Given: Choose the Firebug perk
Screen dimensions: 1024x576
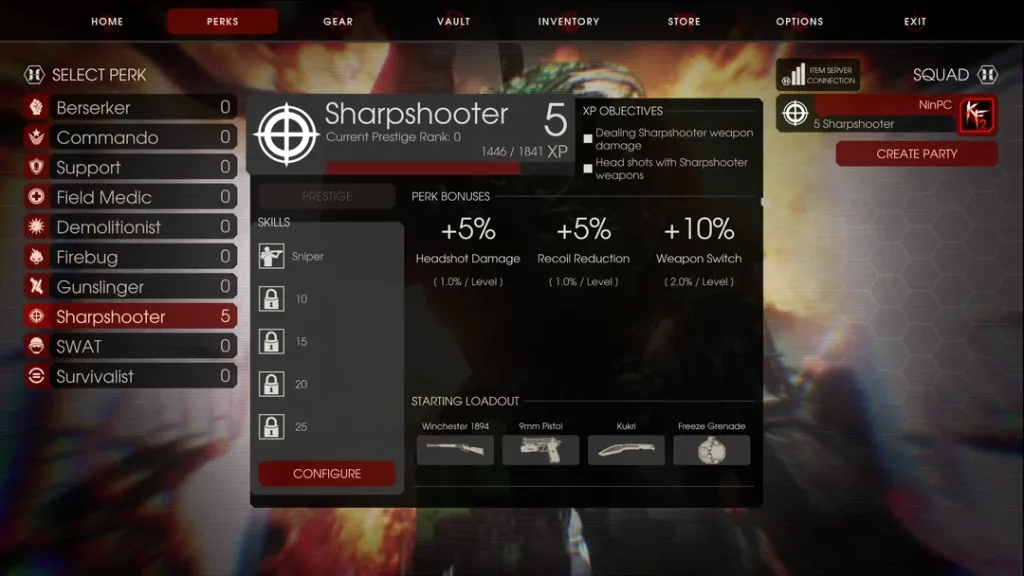Looking at the screenshot, I should pos(131,257).
